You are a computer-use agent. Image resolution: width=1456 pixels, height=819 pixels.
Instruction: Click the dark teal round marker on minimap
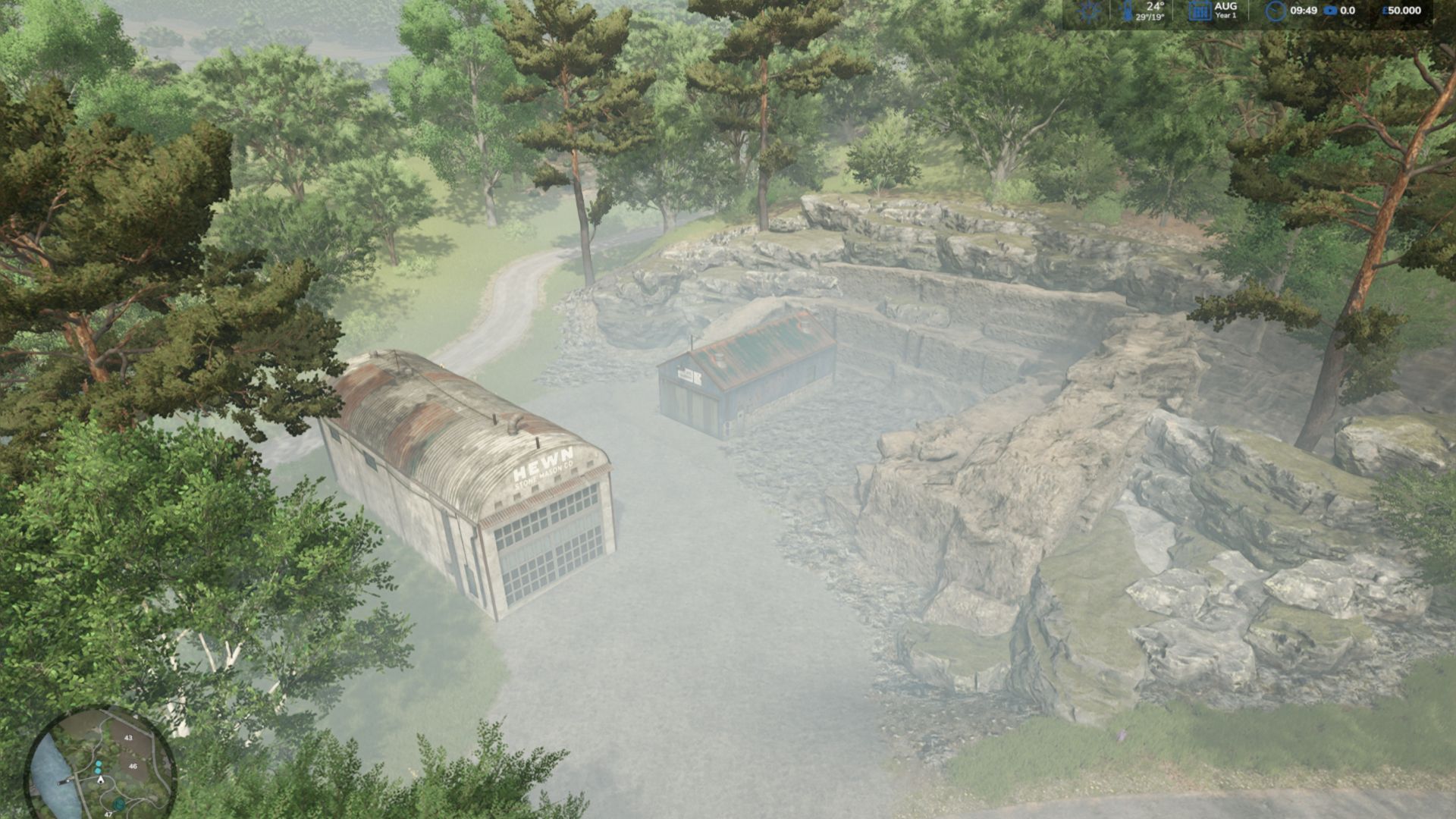click(119, 804)
